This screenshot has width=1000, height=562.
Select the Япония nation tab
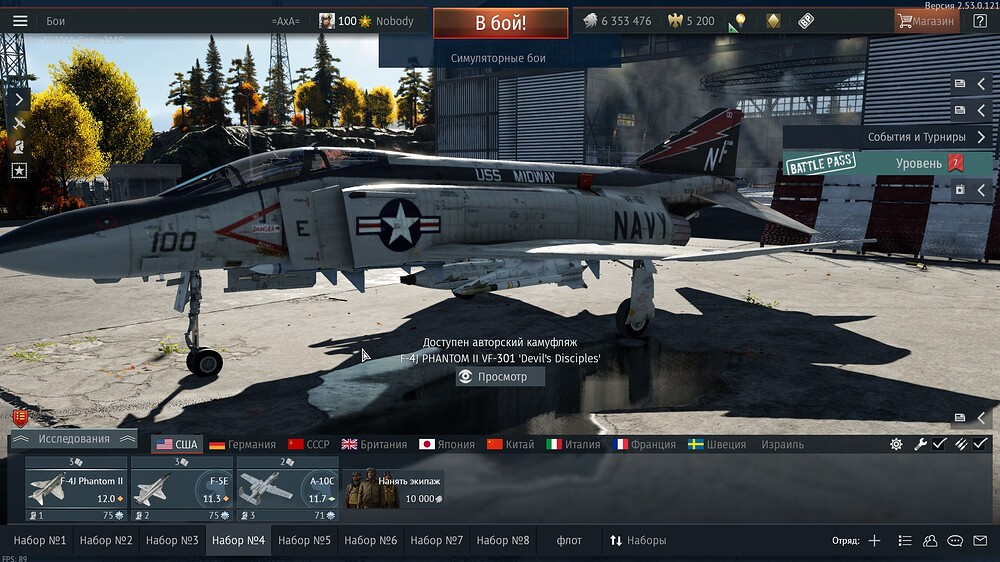[446, 445]
